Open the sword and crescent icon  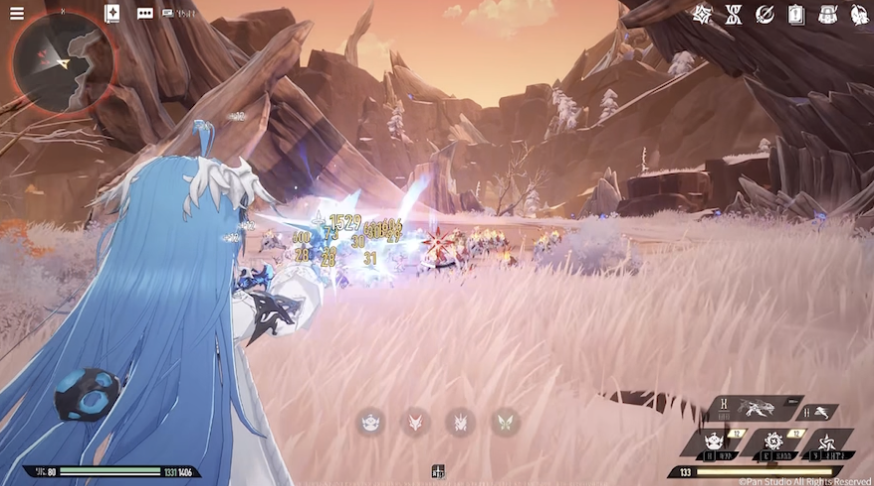coord(765,14)
